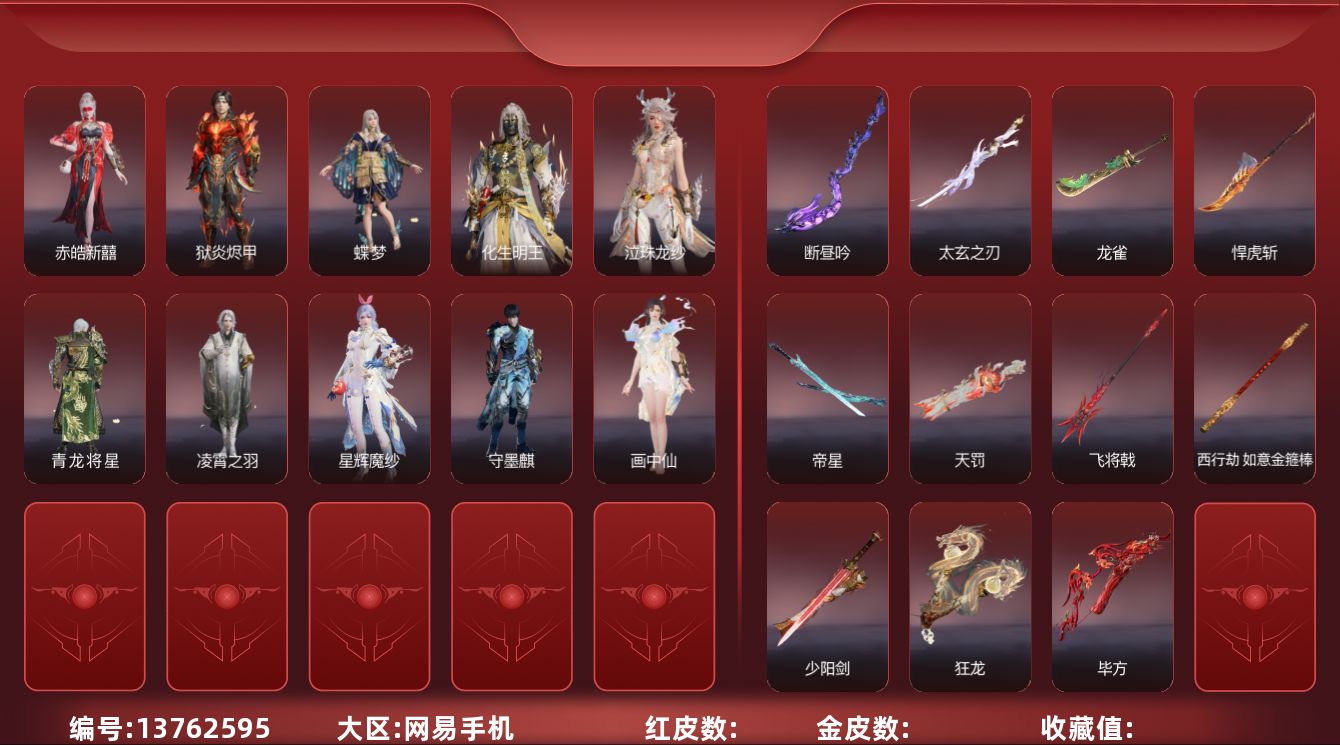Choose the 青龙将星 skin card
The image size is (1340, 745).
pos(84,388)
